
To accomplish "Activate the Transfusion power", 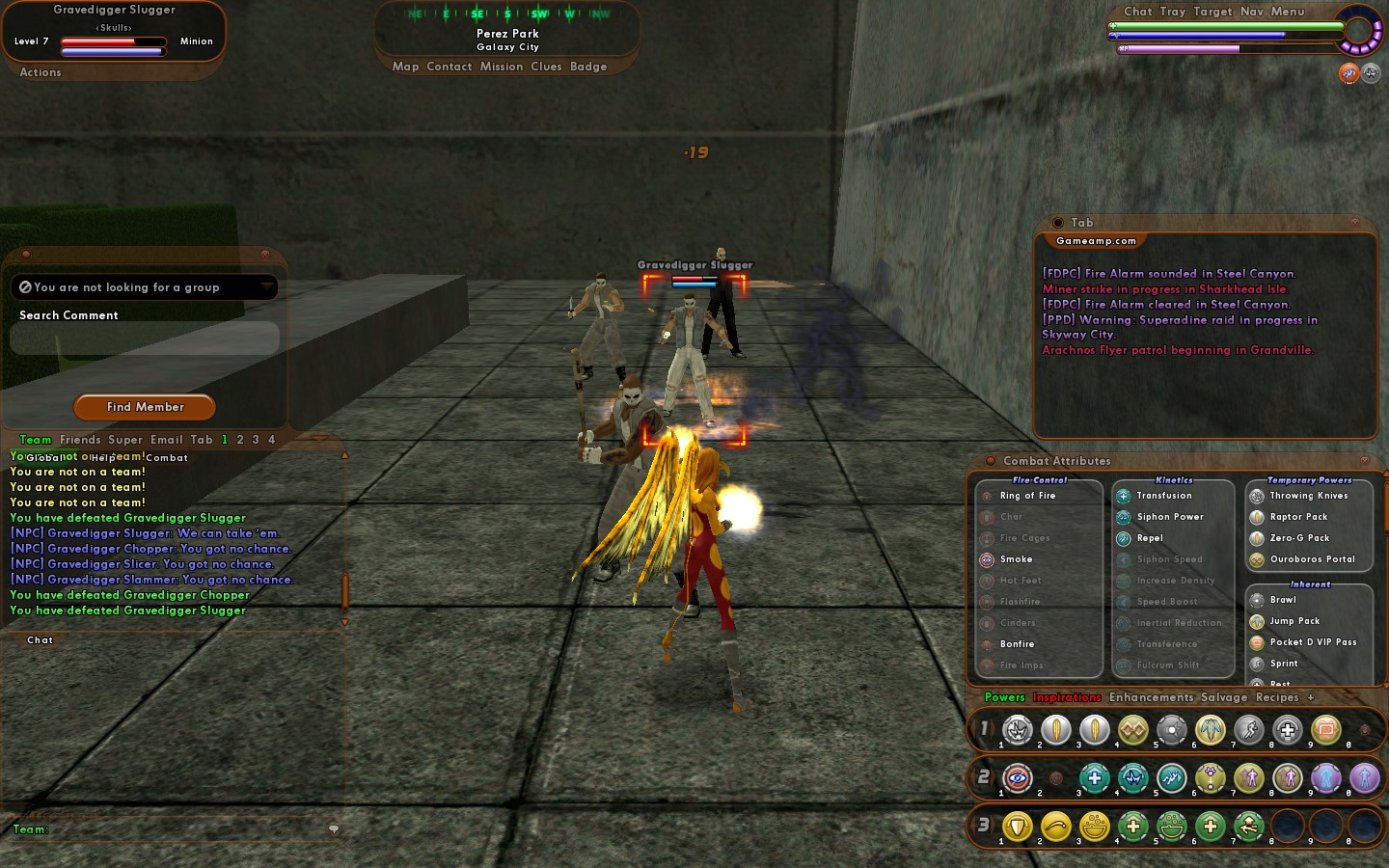I will click(x=1163, y=496).
